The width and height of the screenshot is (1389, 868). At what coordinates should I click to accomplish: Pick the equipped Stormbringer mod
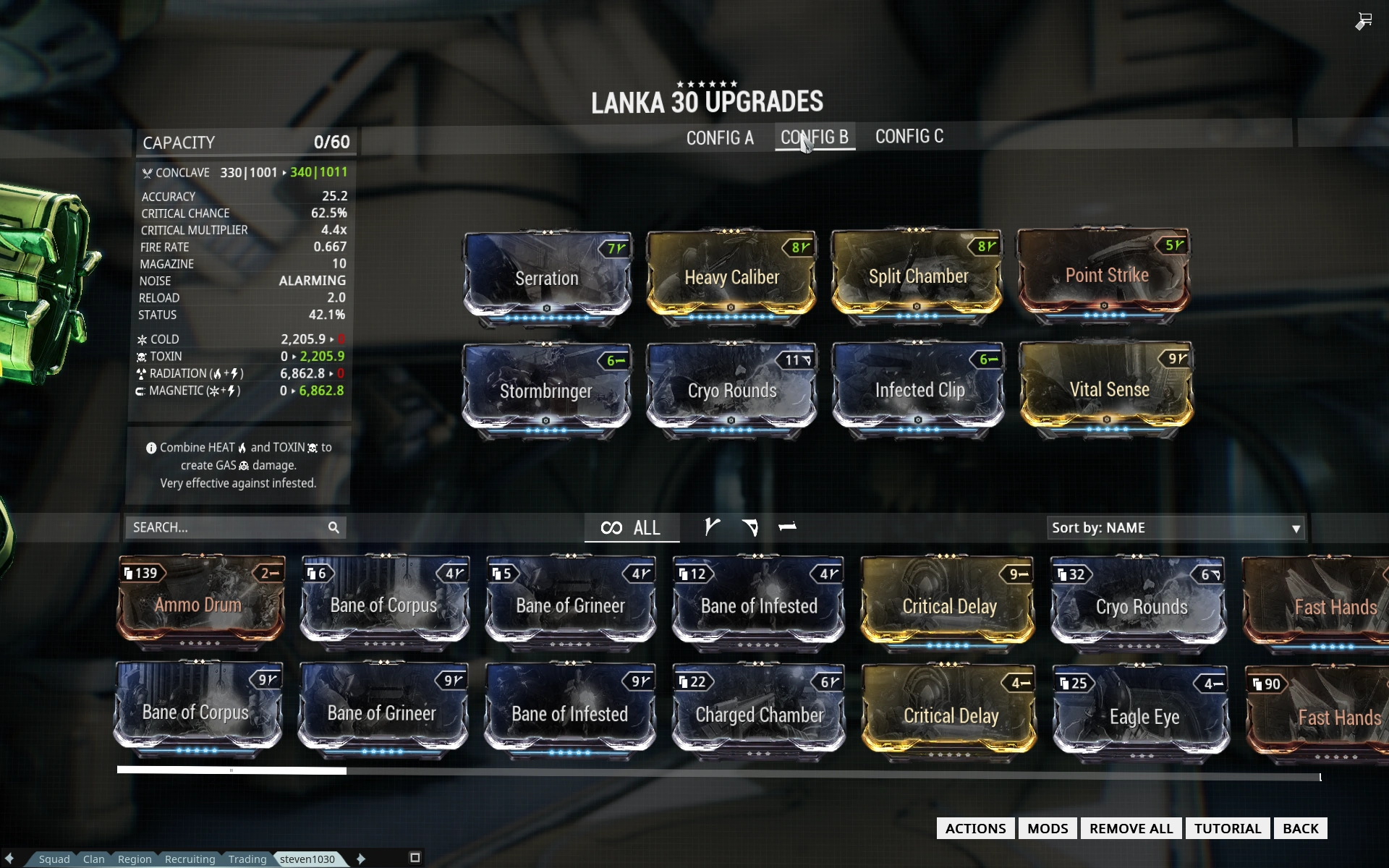tap(546, 391)
